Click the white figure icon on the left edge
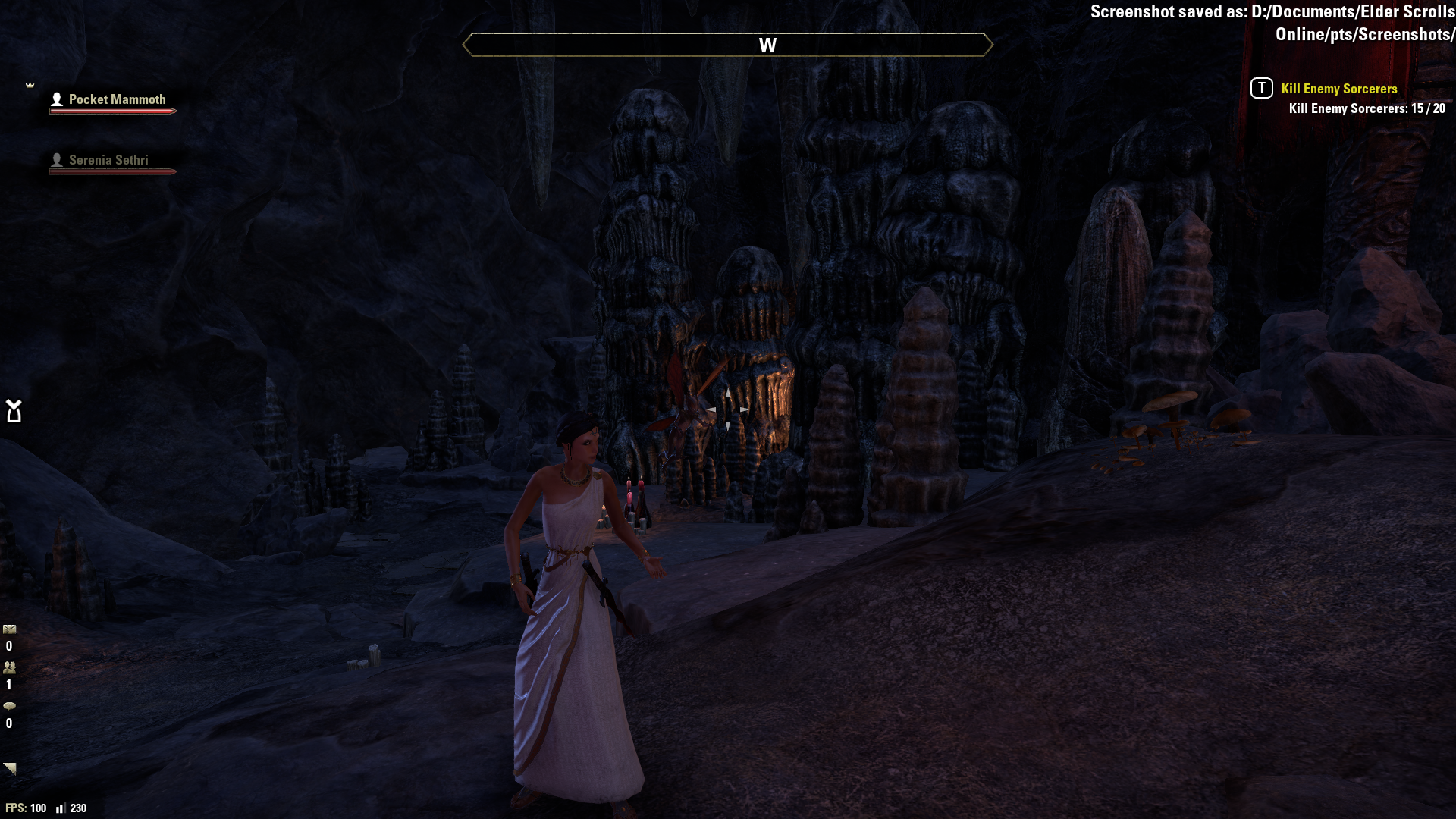1456x819 pixels. [x=14, y=411]
